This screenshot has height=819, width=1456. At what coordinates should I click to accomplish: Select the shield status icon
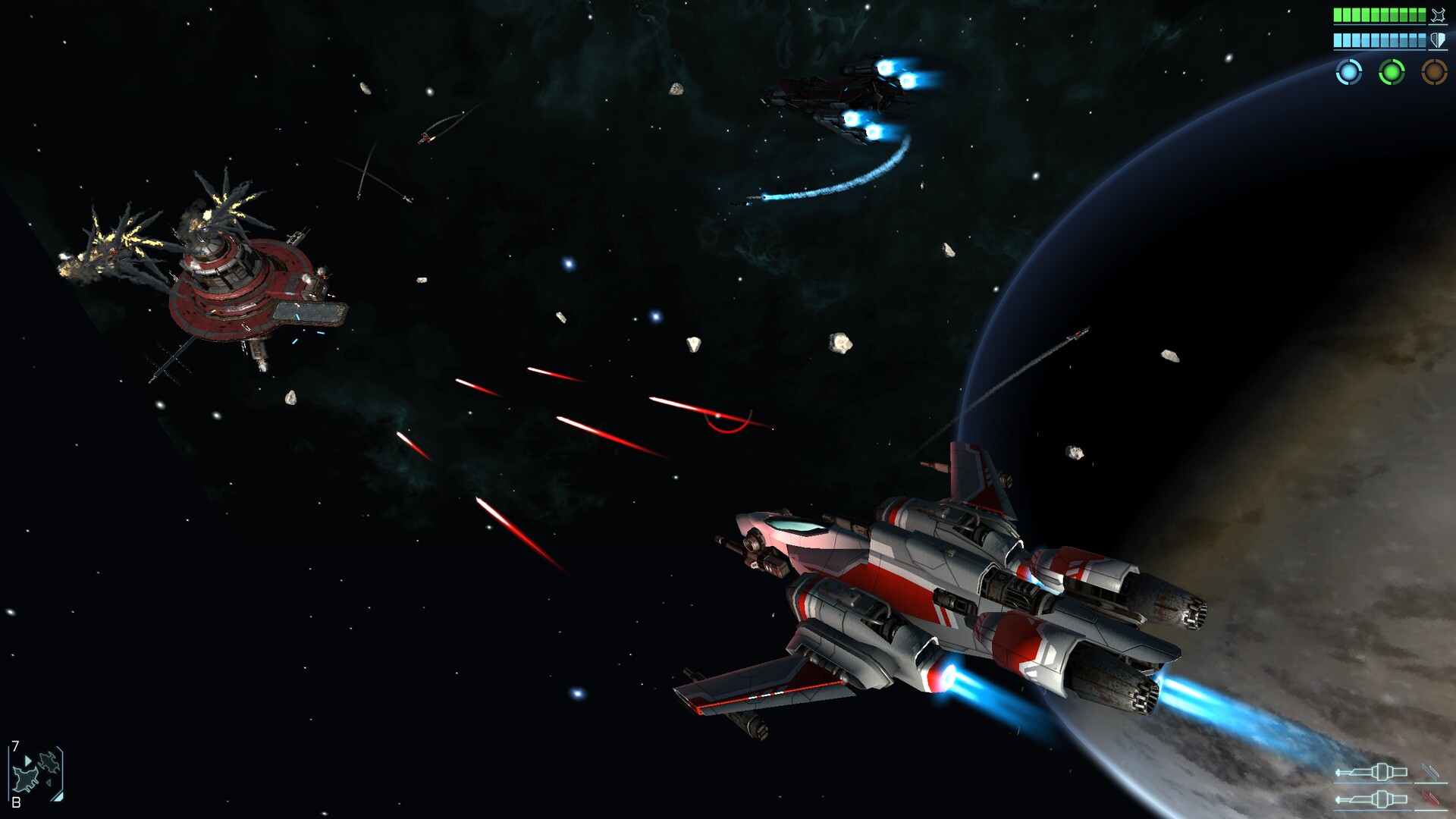pos(1439,40)
